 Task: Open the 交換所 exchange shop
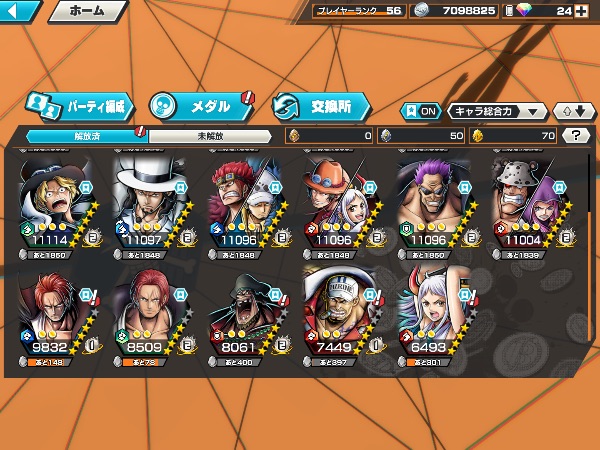320,105
